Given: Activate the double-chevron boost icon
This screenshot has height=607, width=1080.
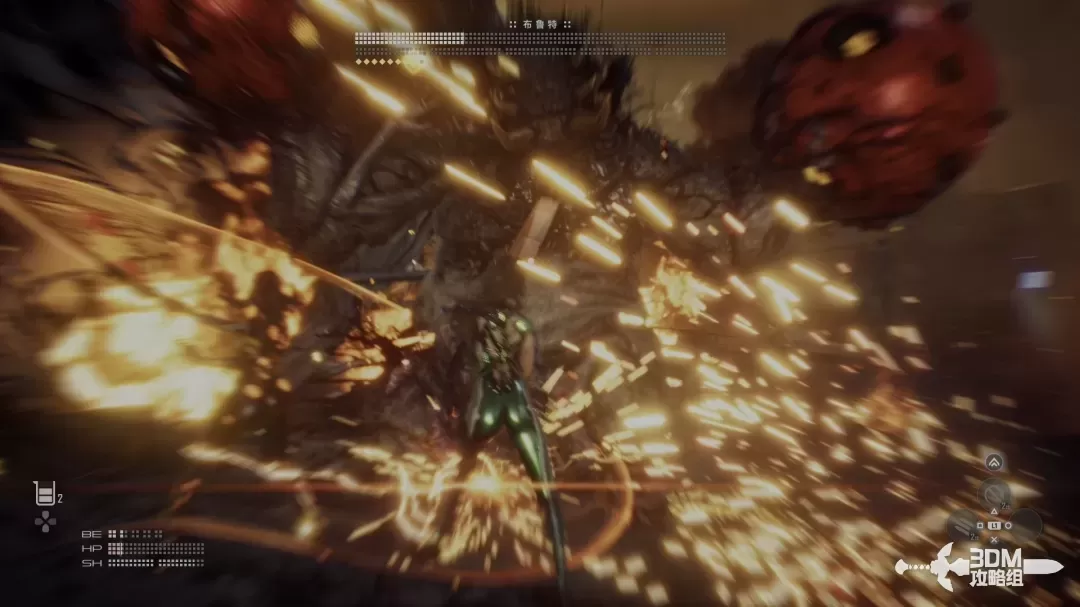Looking at the screenshot, I should click(994, 462).
